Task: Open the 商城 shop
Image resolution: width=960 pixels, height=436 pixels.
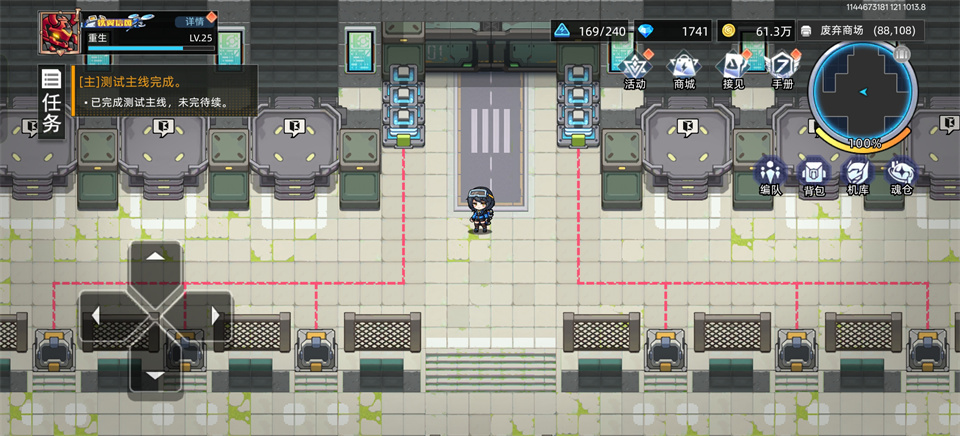Action: coord(683,69)
